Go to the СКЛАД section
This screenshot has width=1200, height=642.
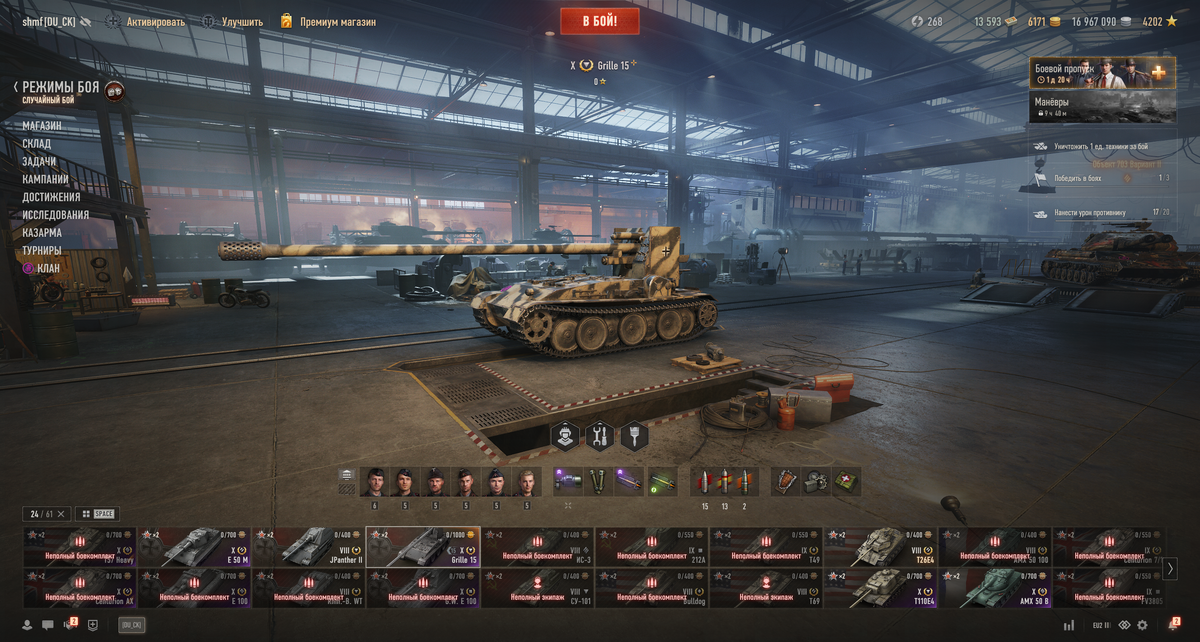[37, 144]
